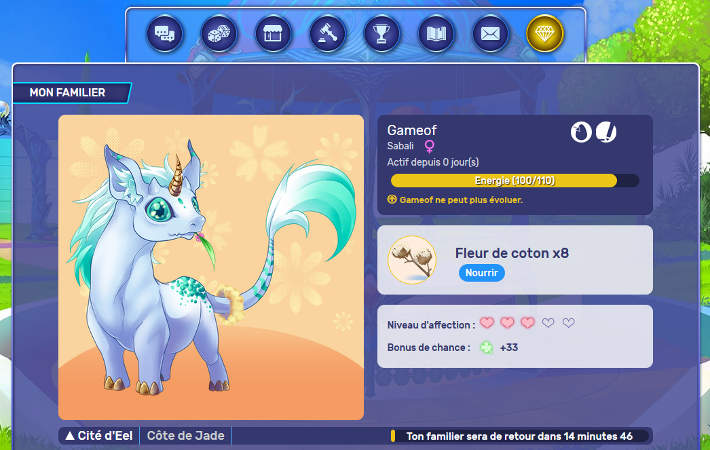Open the shop storefront icon
This screenshot has height=450, width=710.
(273, 33)
